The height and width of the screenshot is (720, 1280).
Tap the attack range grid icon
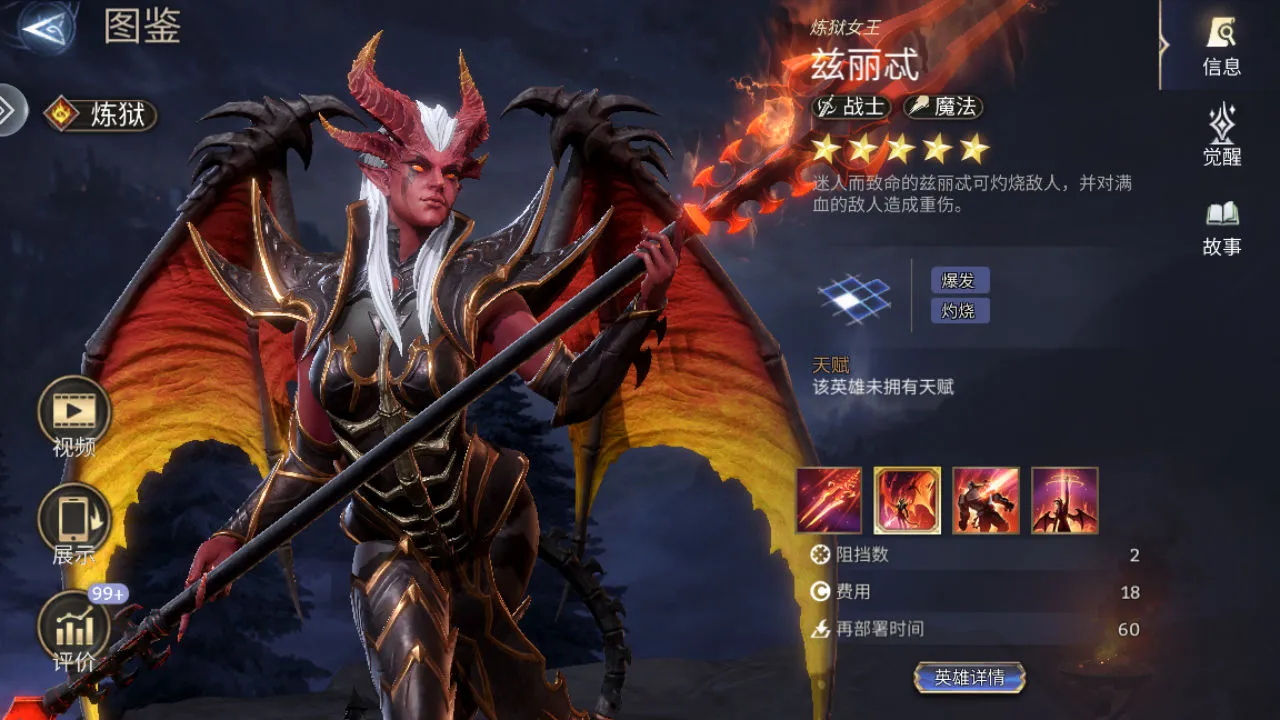pyautogui.click(x=853, y=297)
